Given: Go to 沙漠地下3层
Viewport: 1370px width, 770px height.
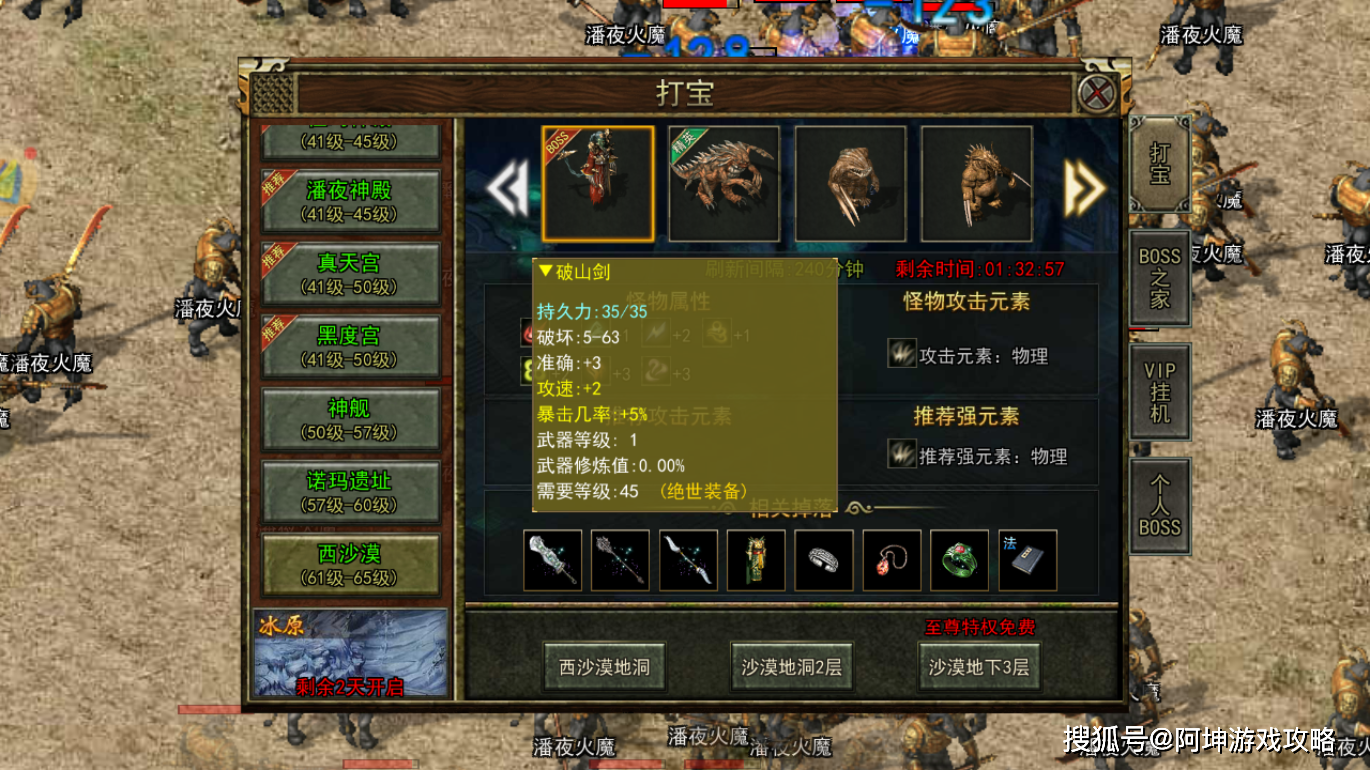Looking at the screenshot, I should [979, 667].
